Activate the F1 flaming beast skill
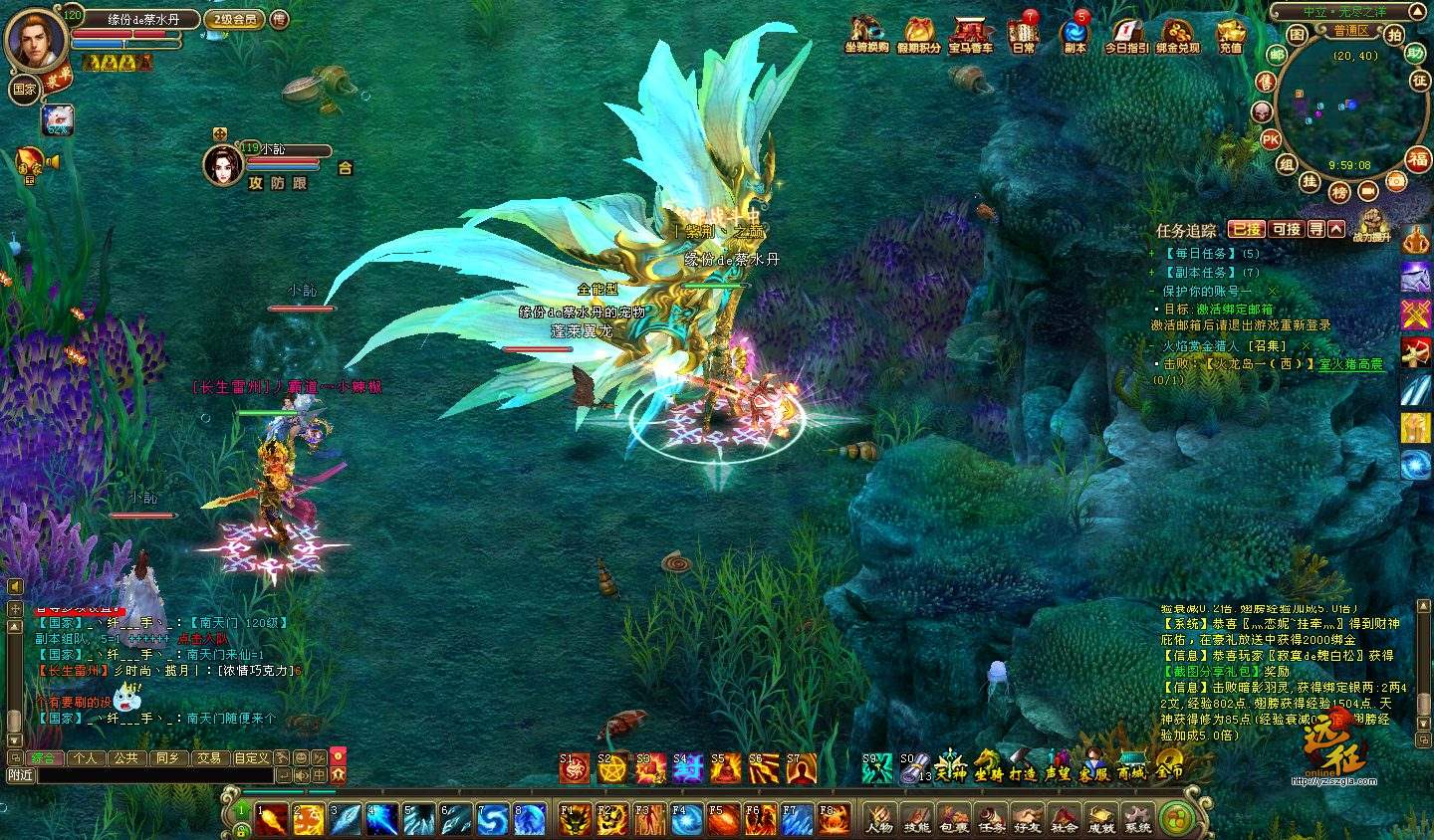 (x=575, y=819)
